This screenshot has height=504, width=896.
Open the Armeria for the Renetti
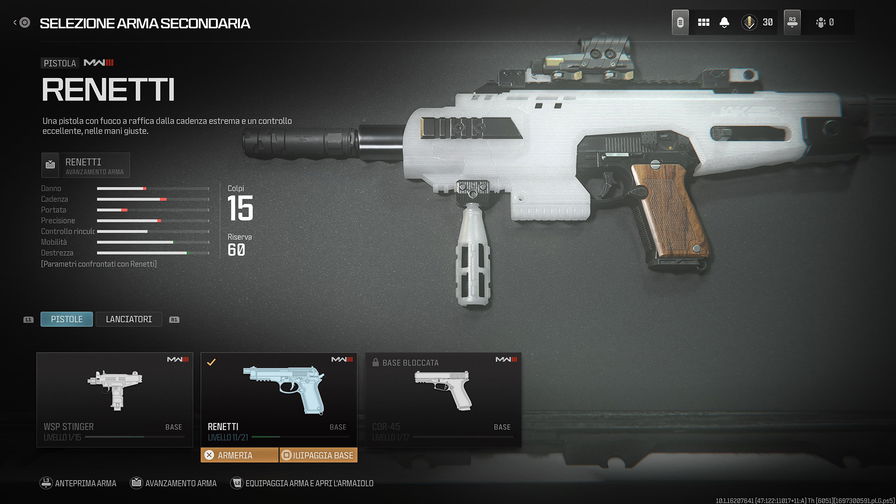click(x=239, y=455)
